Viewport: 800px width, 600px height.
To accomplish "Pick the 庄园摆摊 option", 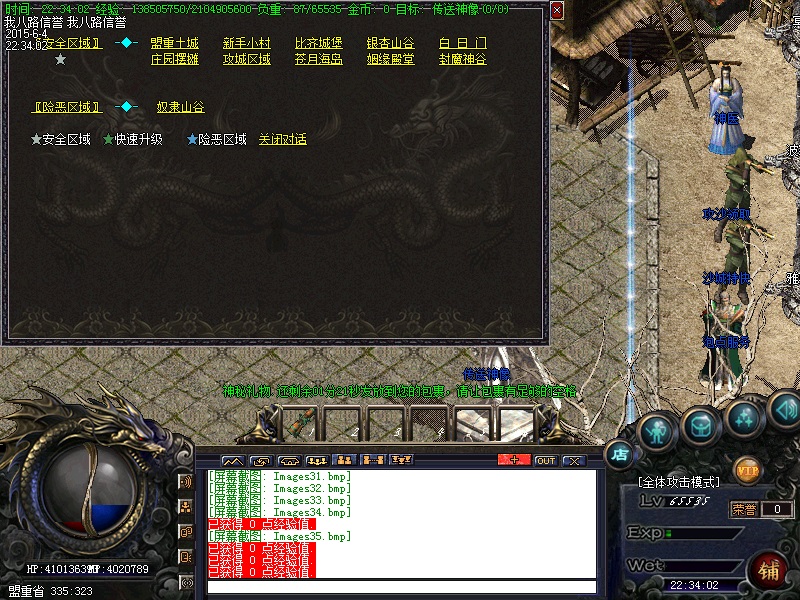I will pos(174,59).
